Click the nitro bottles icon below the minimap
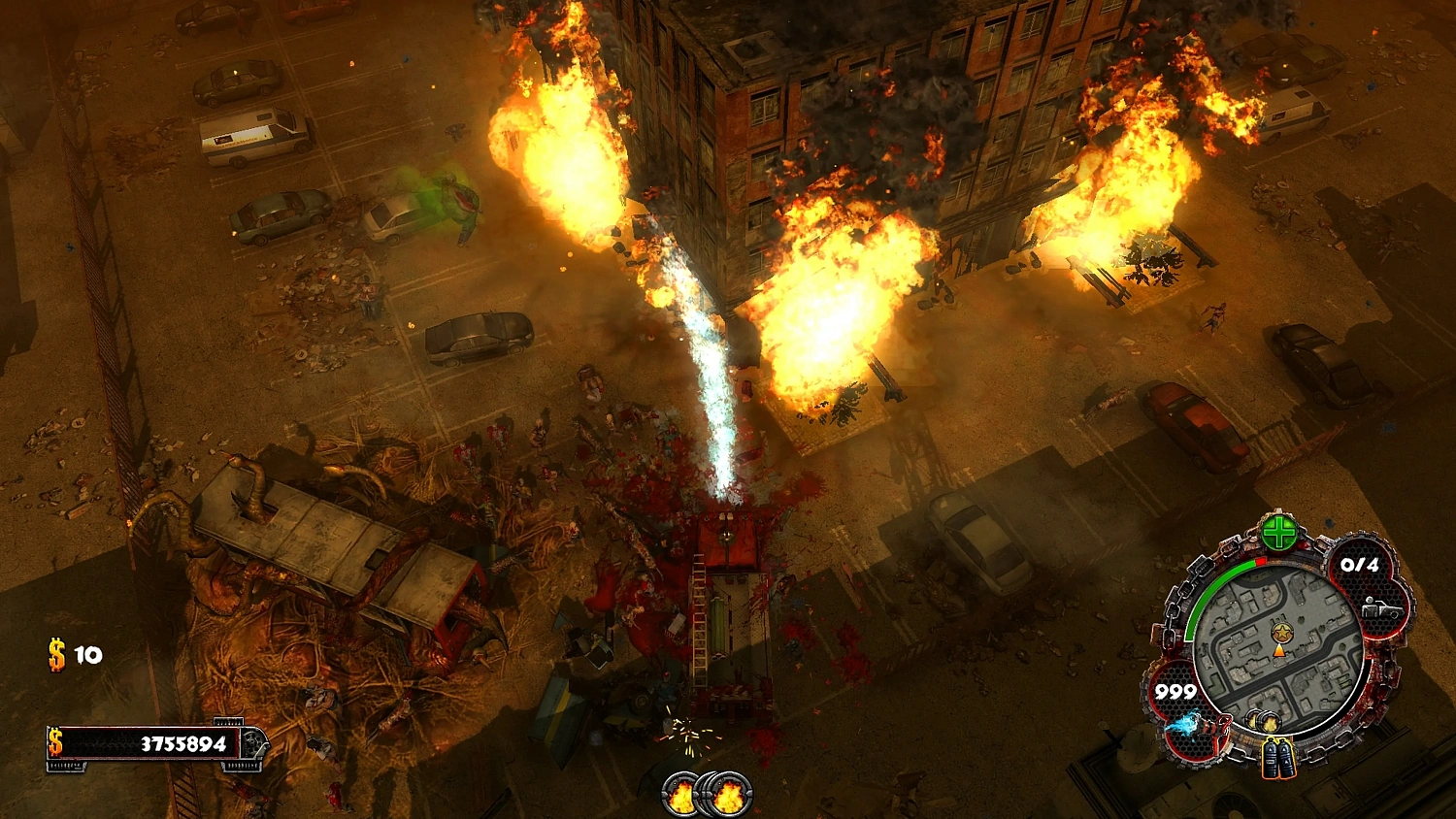The width and height of the screenshot is (1456, 819). coord(1277,756)
